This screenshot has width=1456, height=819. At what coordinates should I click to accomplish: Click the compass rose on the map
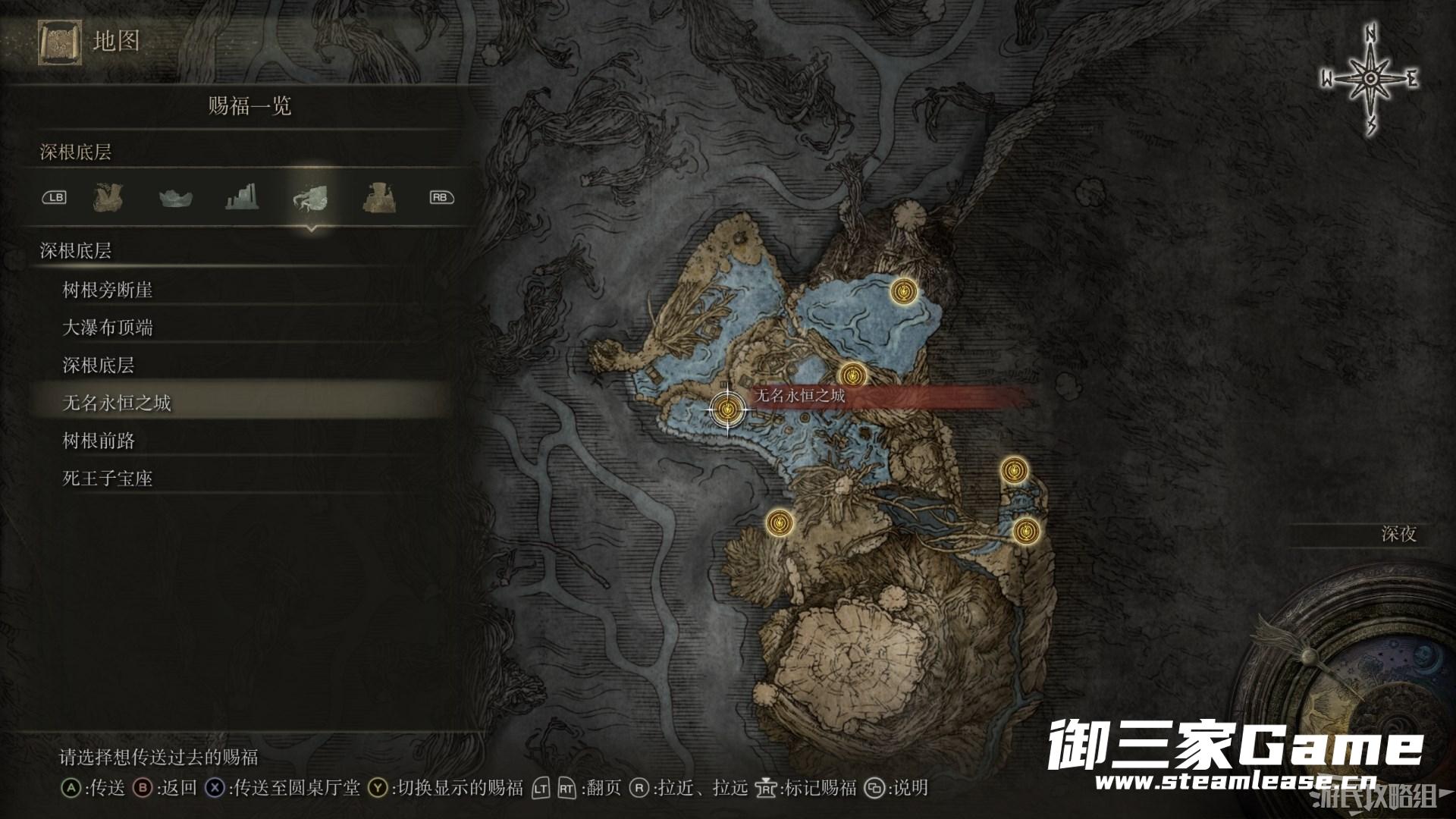tap(1370, 80)
